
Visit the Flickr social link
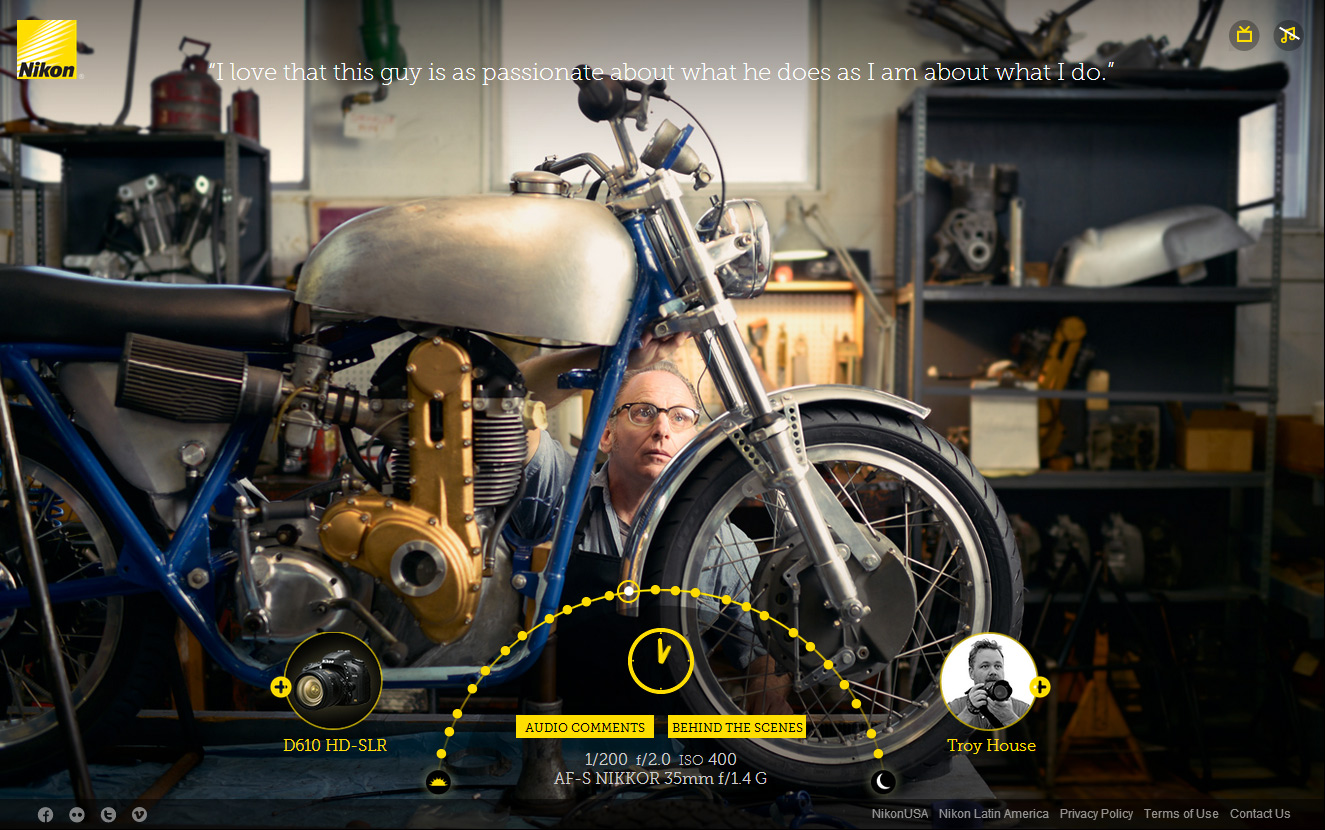click(x=77, y=814)
